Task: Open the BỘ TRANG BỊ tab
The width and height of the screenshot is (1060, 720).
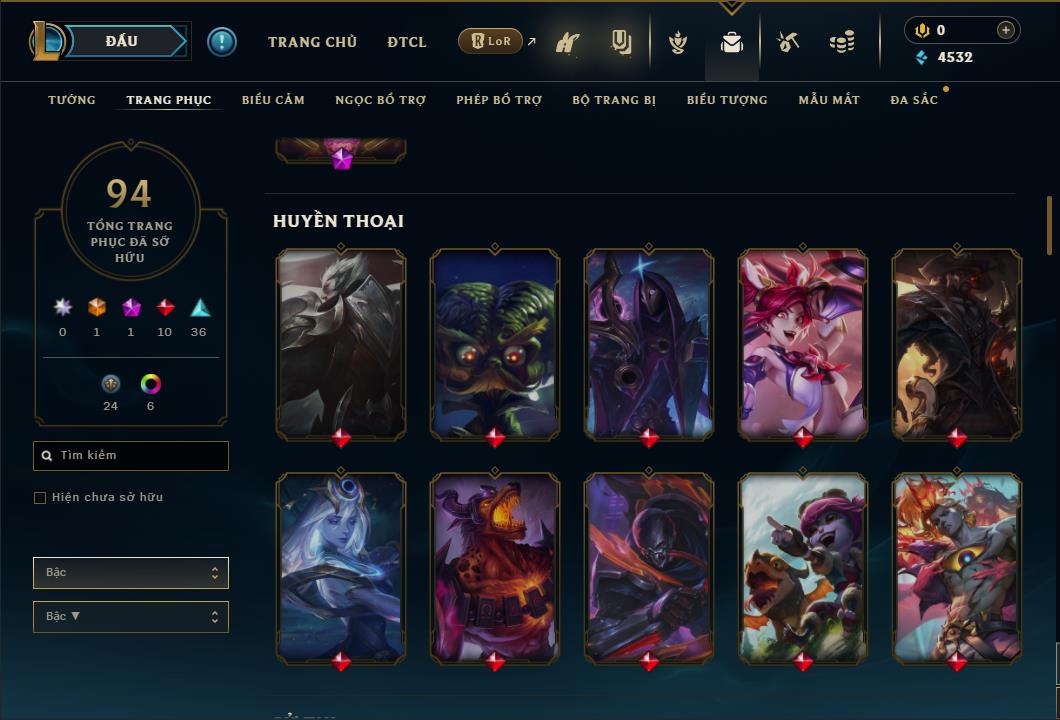Action: coord(614,100)
